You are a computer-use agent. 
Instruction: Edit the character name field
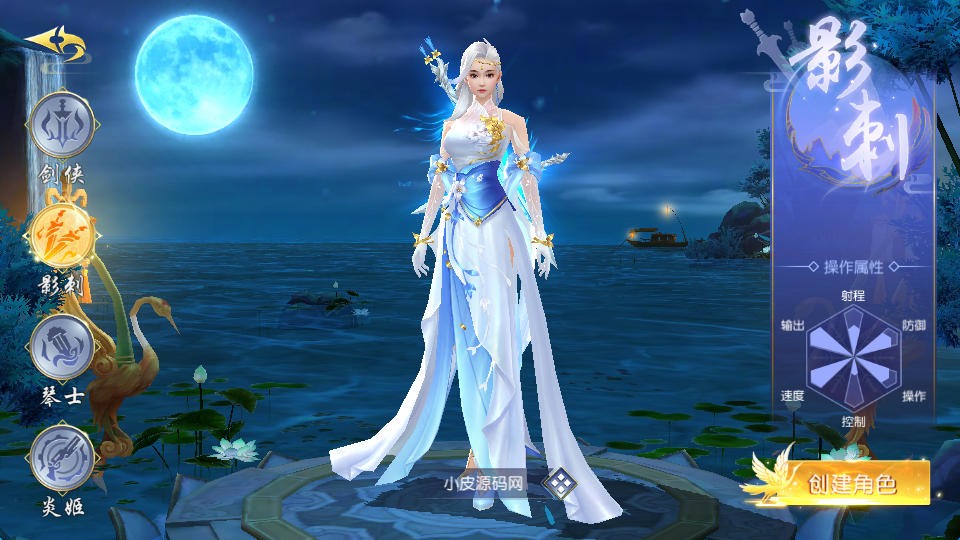click(x=484, y=484)
